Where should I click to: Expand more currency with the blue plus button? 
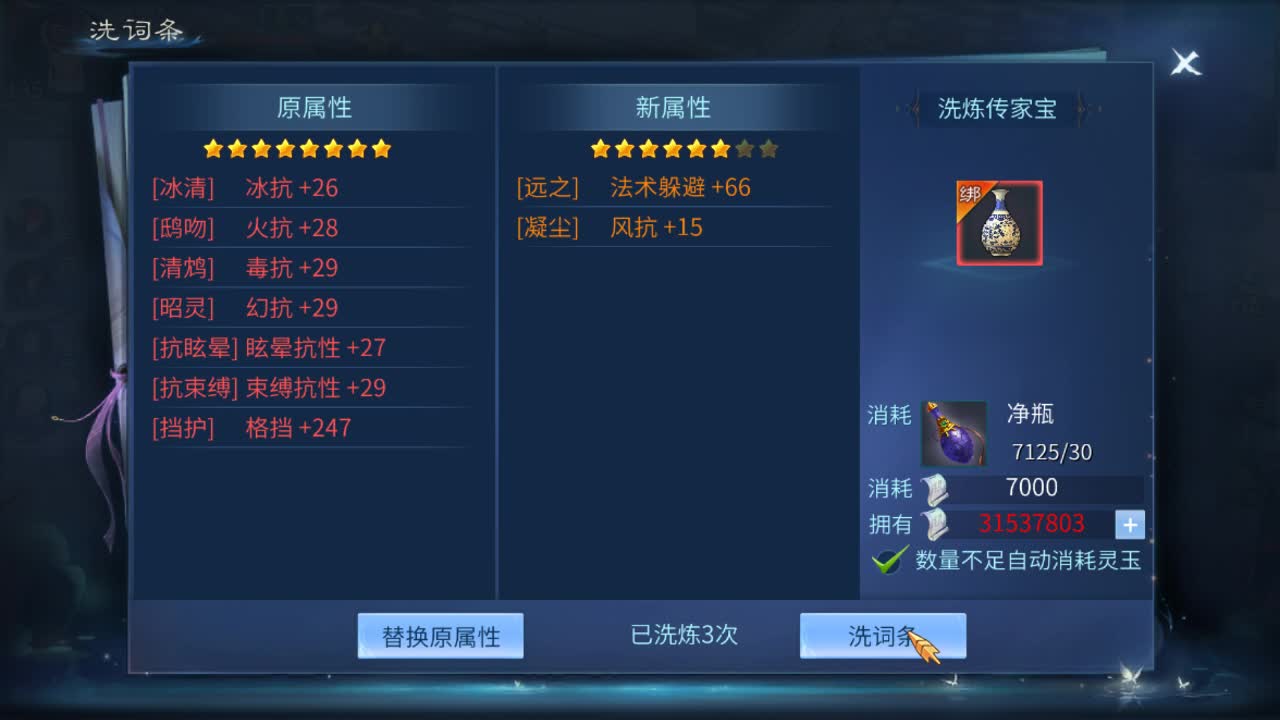[x=1130, y=523]
